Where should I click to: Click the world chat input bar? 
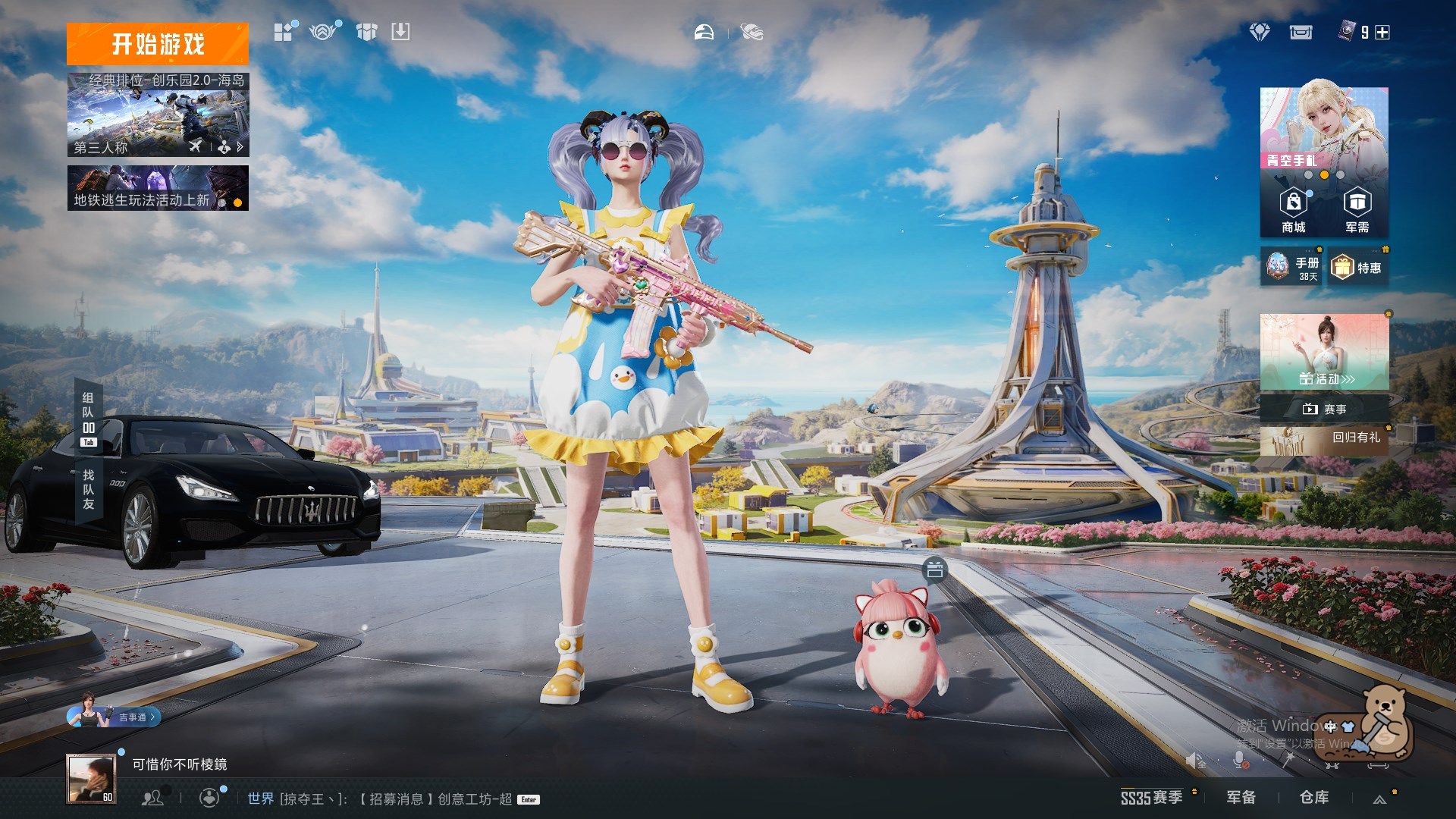click(379, 799)
